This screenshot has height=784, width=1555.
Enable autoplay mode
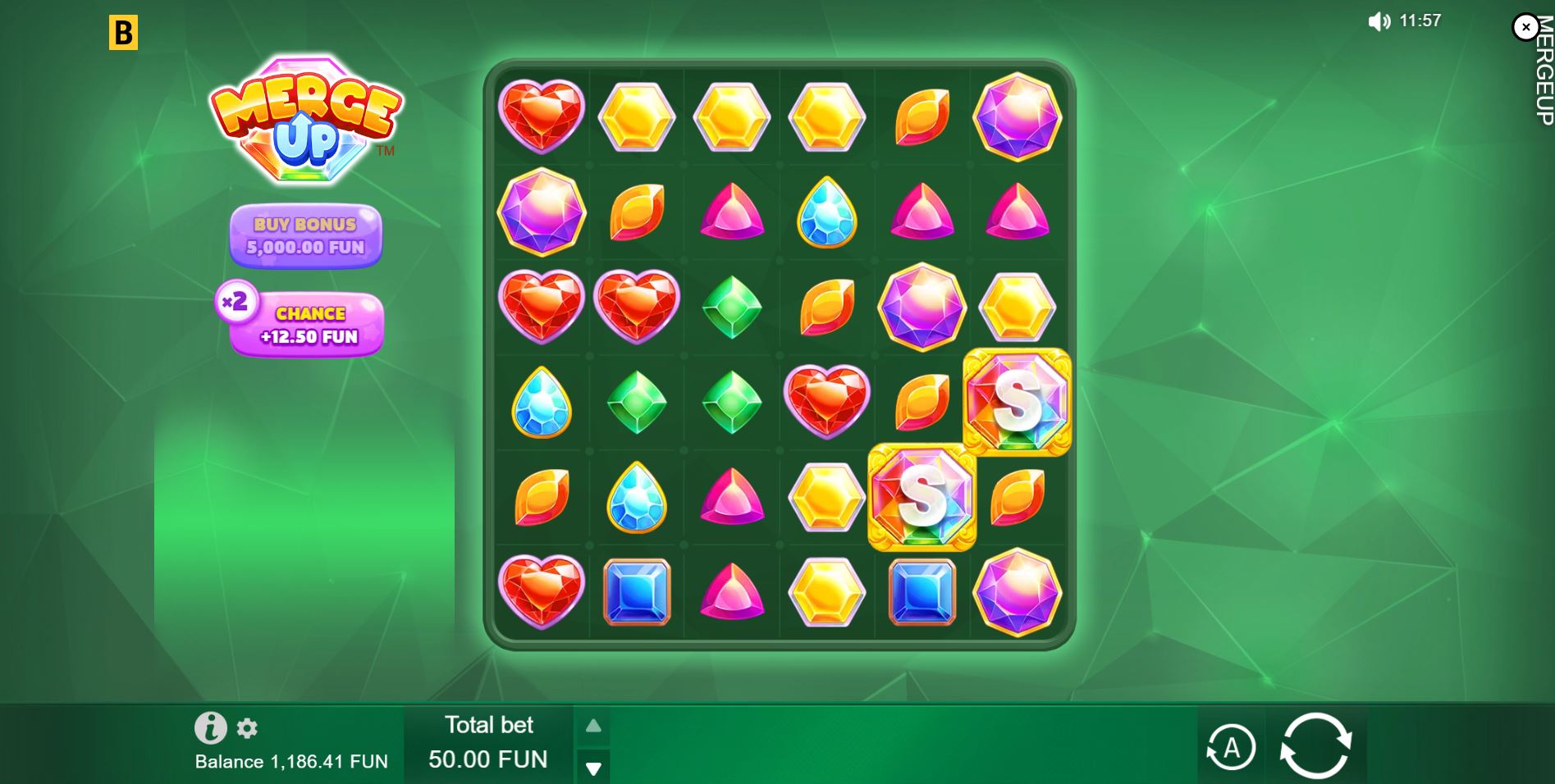coord(1229,747)
